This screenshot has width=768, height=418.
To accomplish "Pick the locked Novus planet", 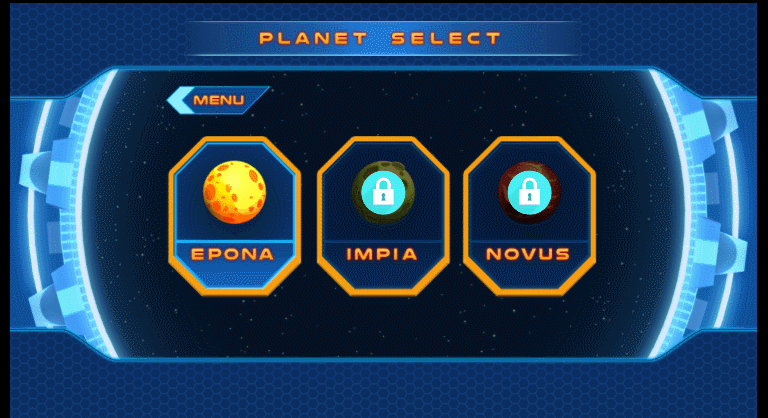I will 528,214.
